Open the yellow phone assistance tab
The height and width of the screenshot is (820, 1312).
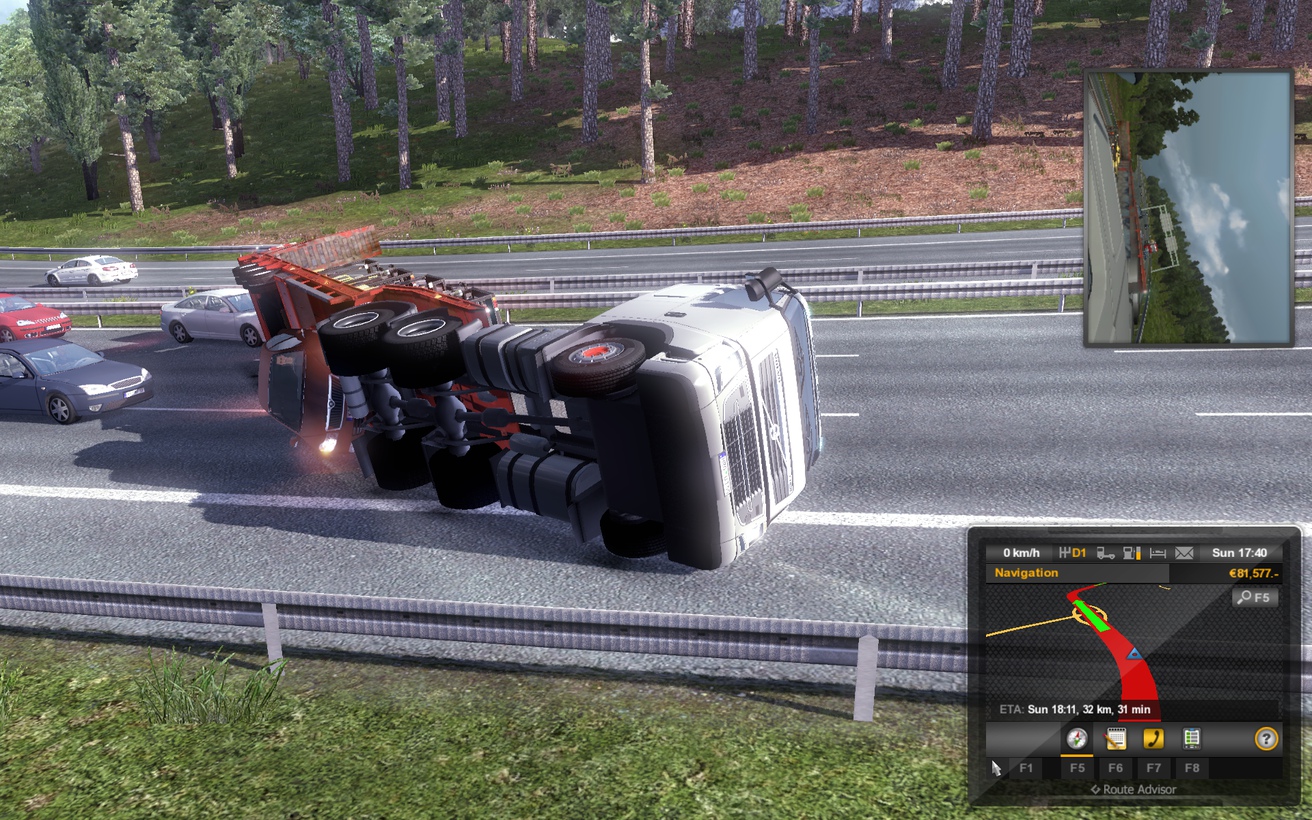click(x=1153, y=739)
